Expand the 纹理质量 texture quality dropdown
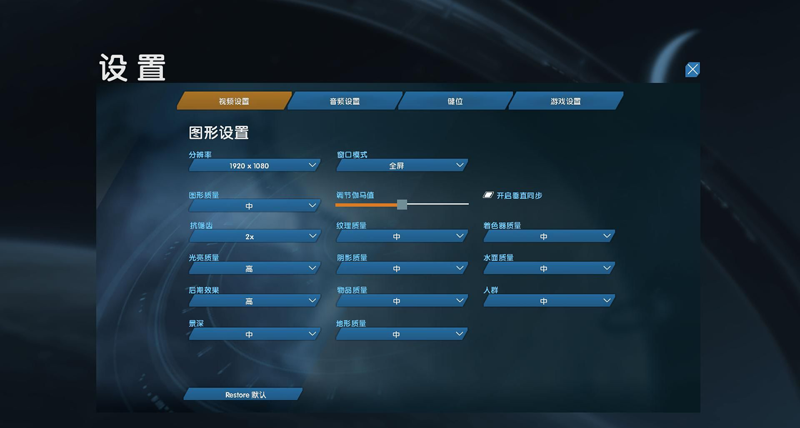The width and height of the screenshot is (800, 428). [x=401, y=237]
